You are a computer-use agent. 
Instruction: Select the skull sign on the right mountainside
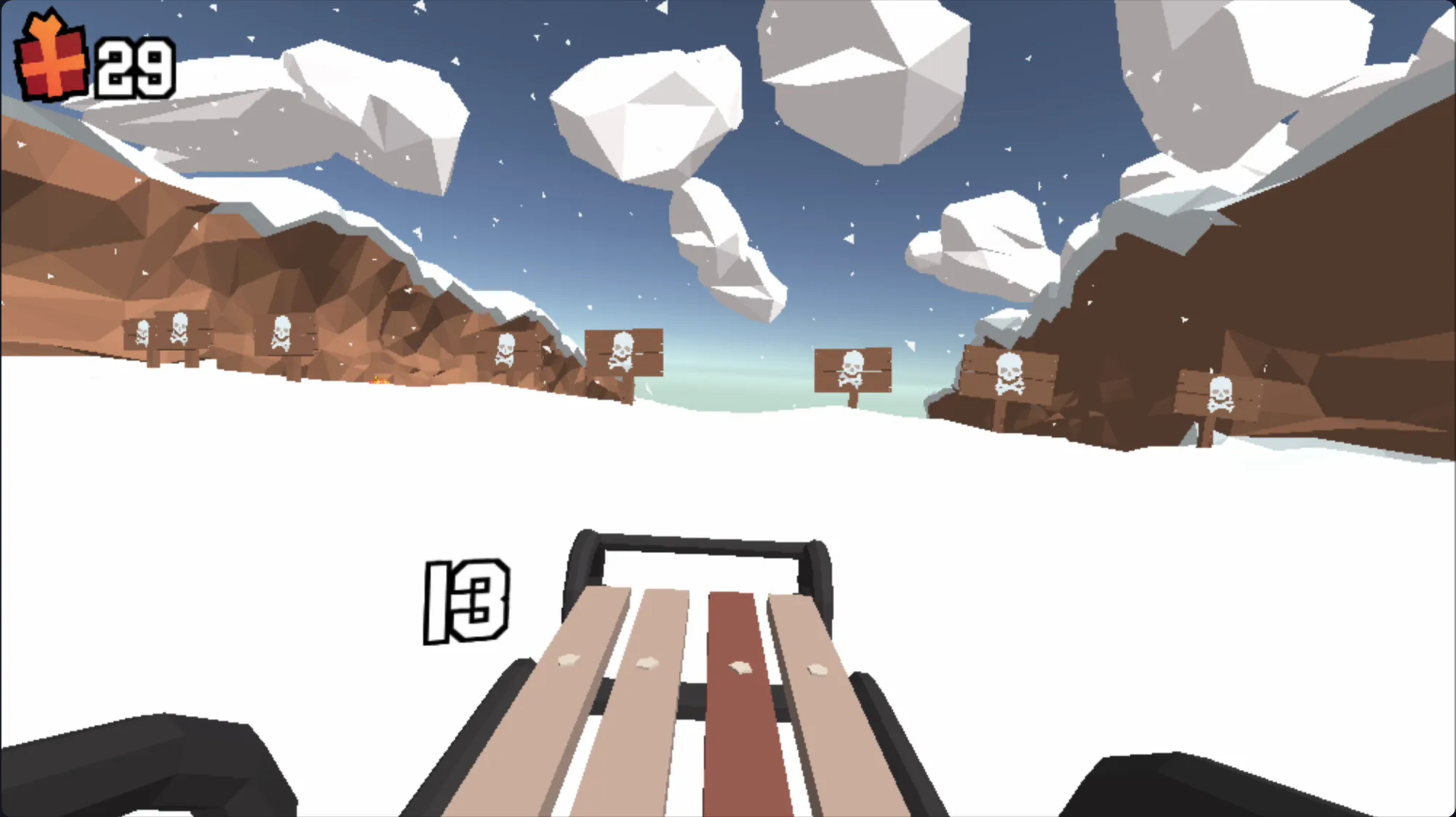(x=1009, y=372)
